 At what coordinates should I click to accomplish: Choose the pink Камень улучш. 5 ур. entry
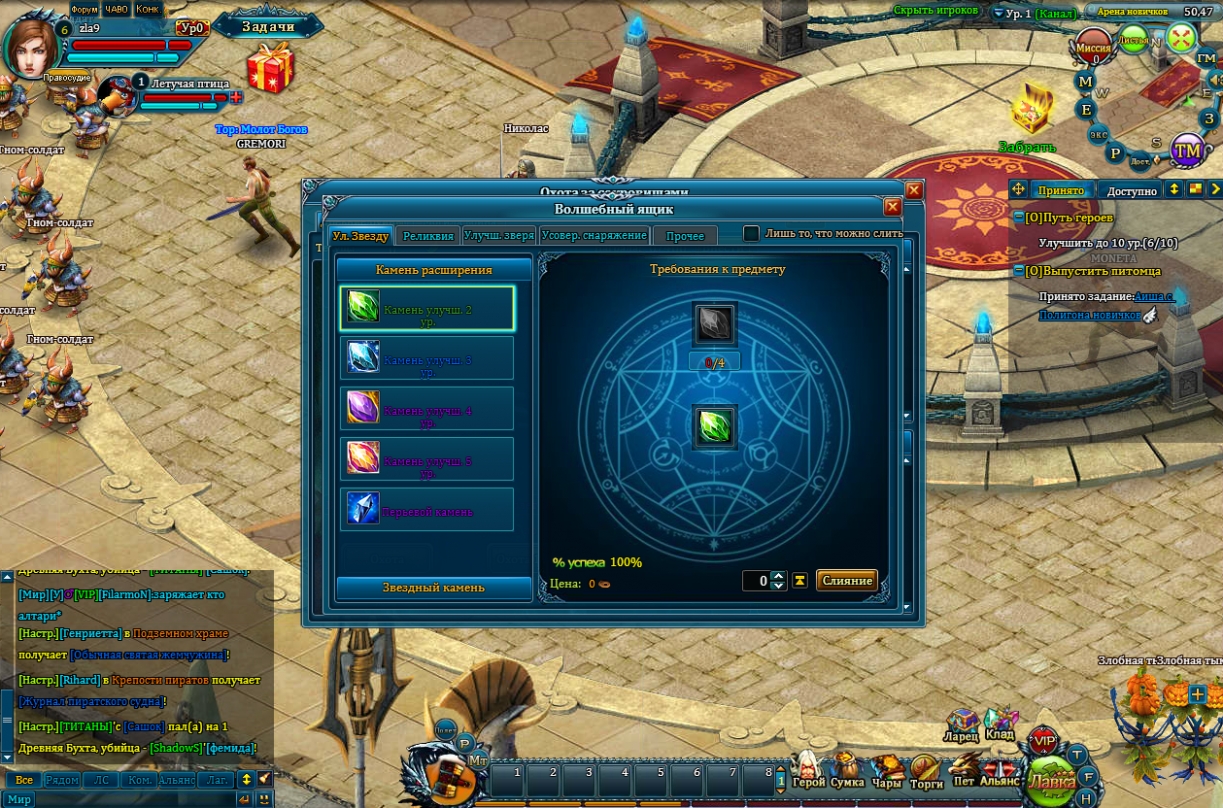coord(427,459)
